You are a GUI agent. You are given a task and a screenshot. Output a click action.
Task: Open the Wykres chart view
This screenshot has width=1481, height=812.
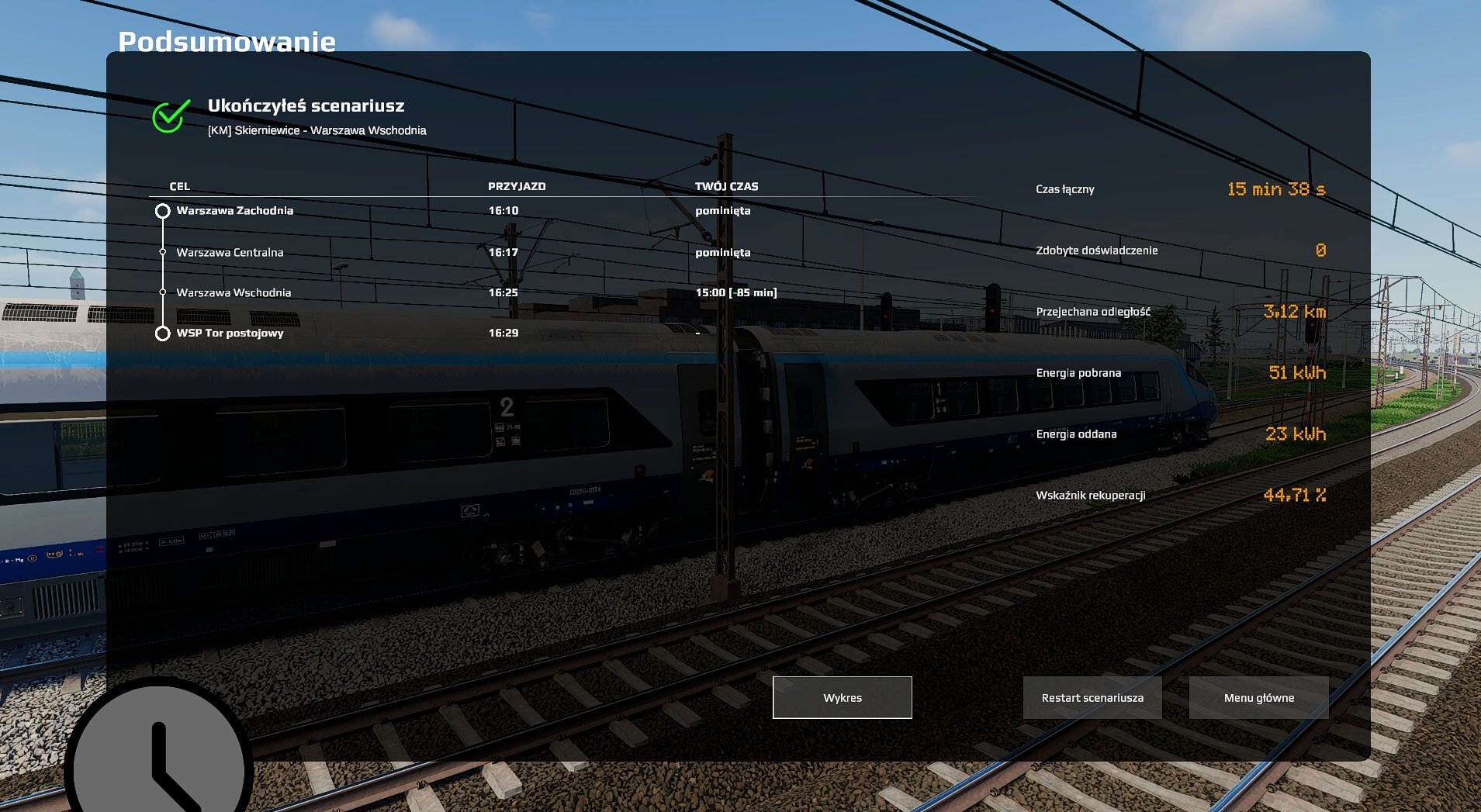pos(842,697)
